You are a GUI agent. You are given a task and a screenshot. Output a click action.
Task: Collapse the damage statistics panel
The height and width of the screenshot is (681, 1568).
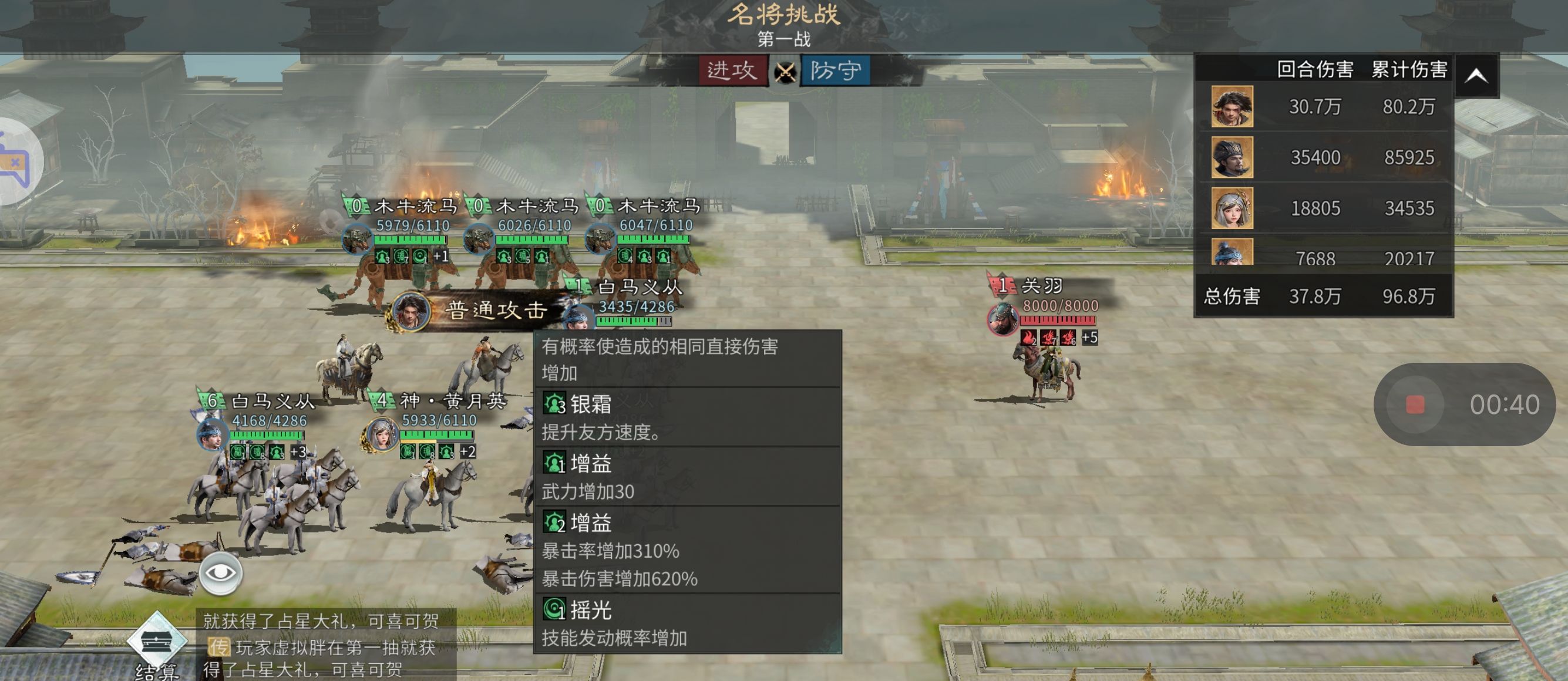[x=1476, y=76]
